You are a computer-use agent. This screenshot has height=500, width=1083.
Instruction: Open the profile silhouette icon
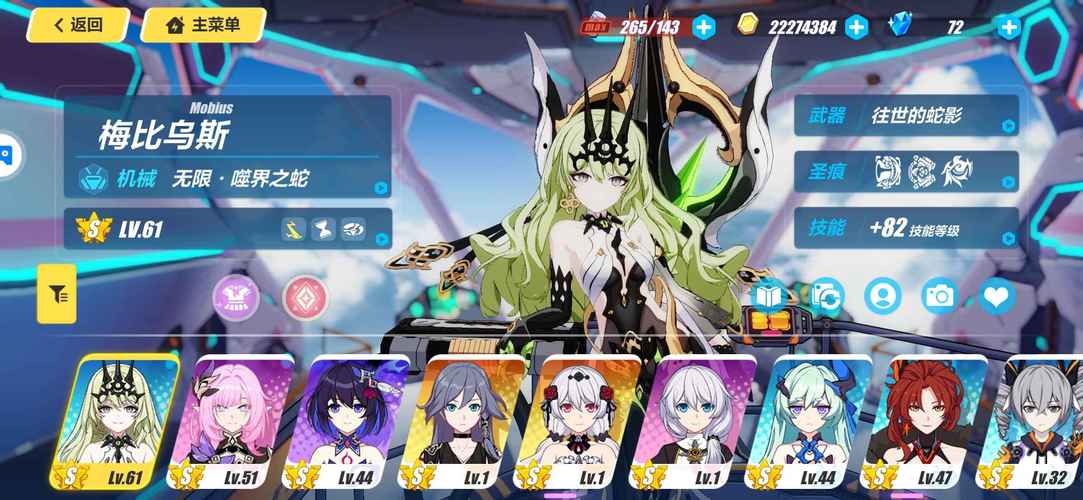click(883, 296)
